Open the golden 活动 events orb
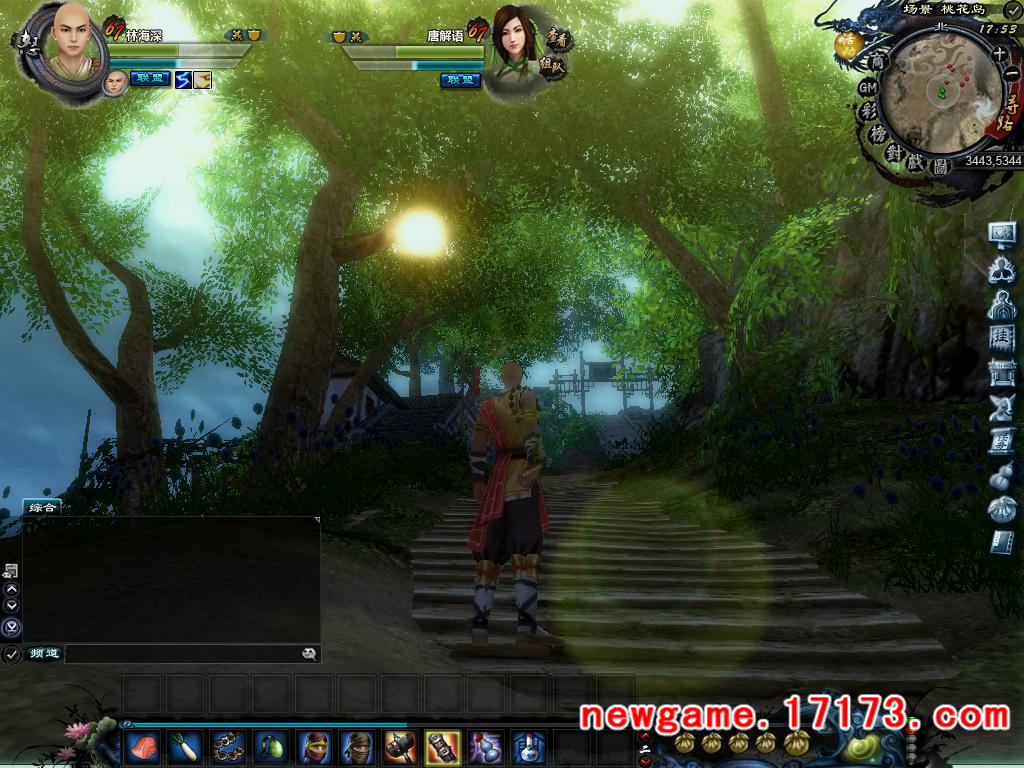 click(x=848, y=44)
